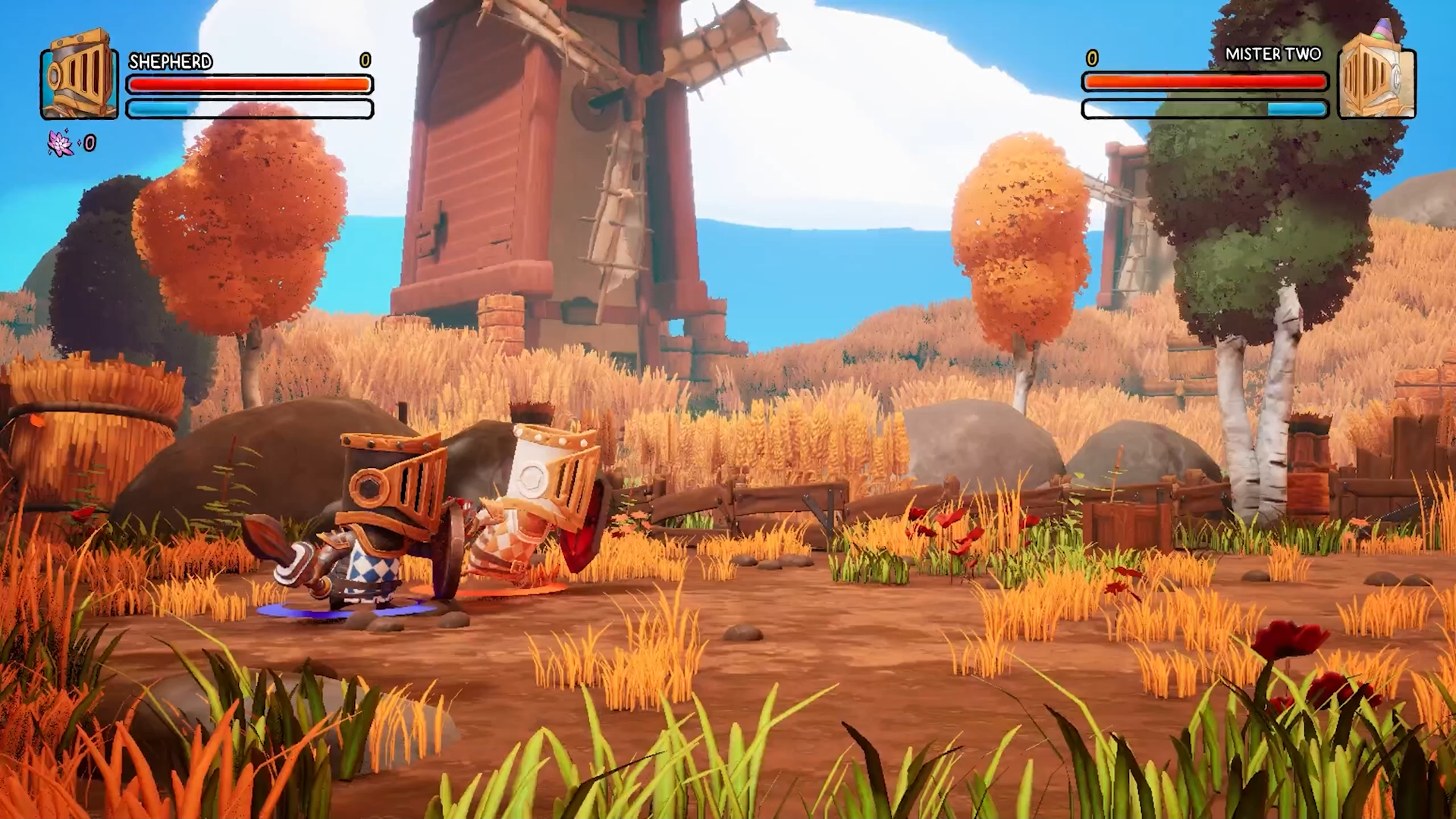Click the pink lotus flower icon
This screenshot has height=819, width=1456.
pyautogui.click(x=61, y=143)
